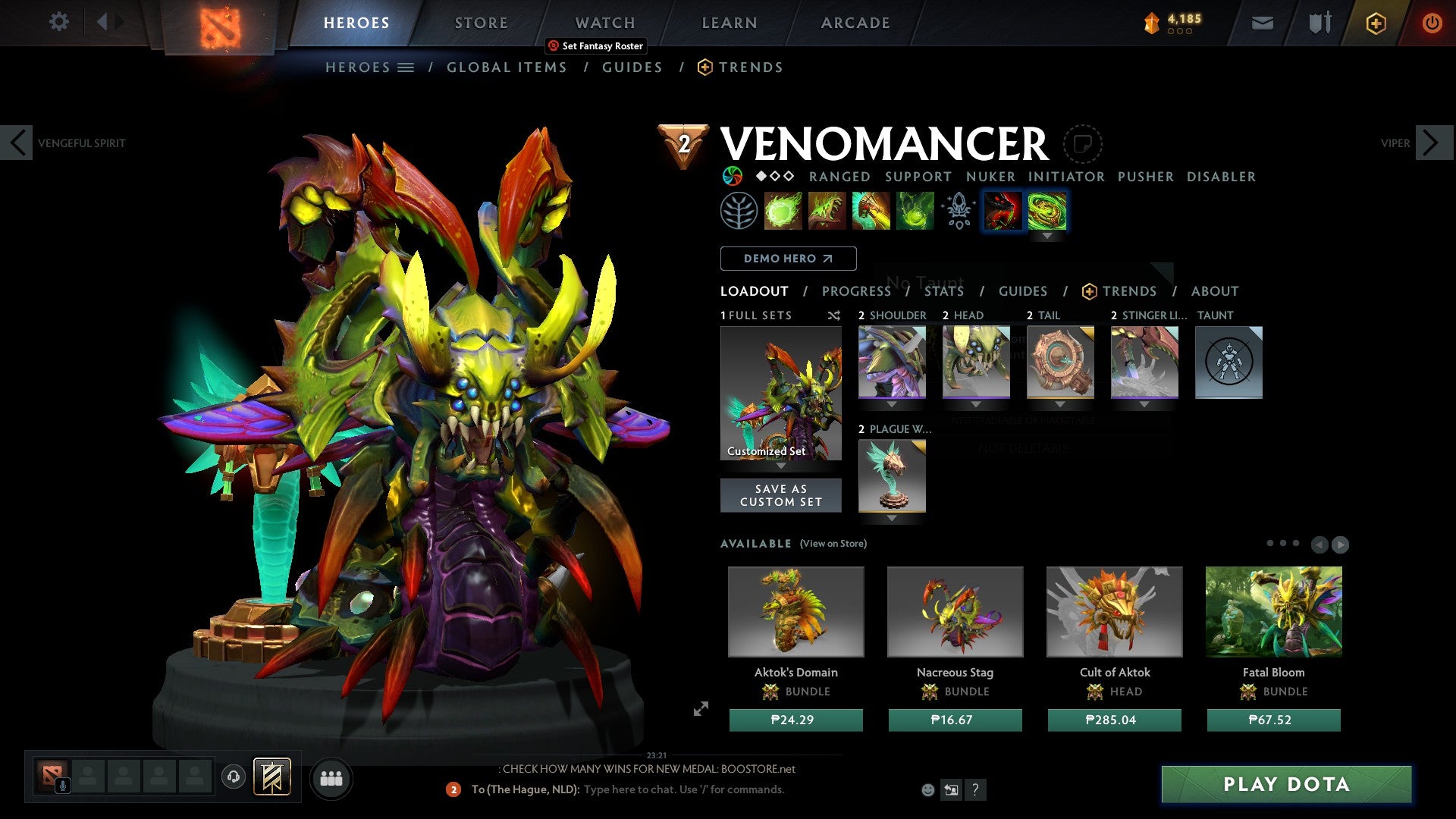1456x819 pixels.
Task: Open the friends list people icon
Action: coord(331,778)
